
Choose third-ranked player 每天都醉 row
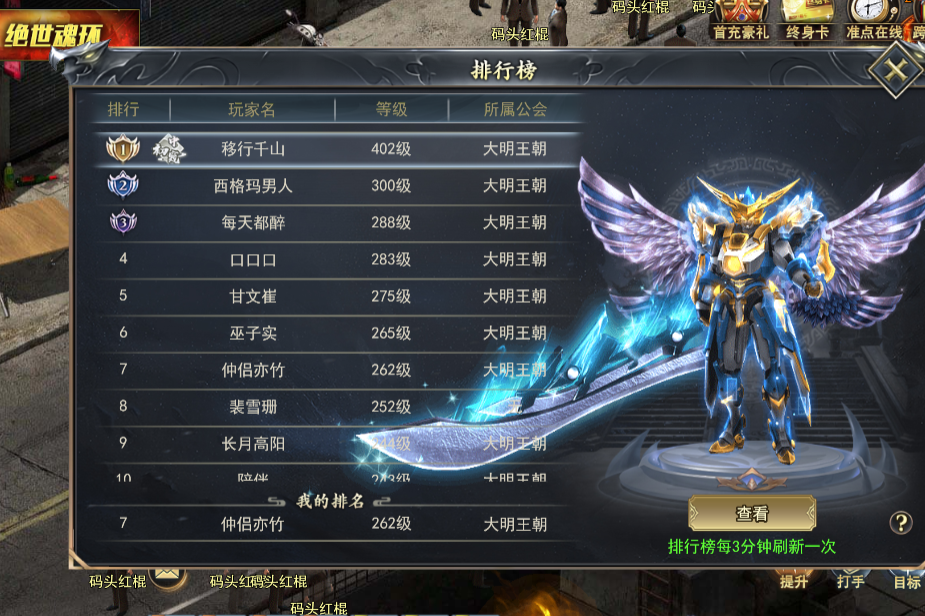[x=330, y=223]
